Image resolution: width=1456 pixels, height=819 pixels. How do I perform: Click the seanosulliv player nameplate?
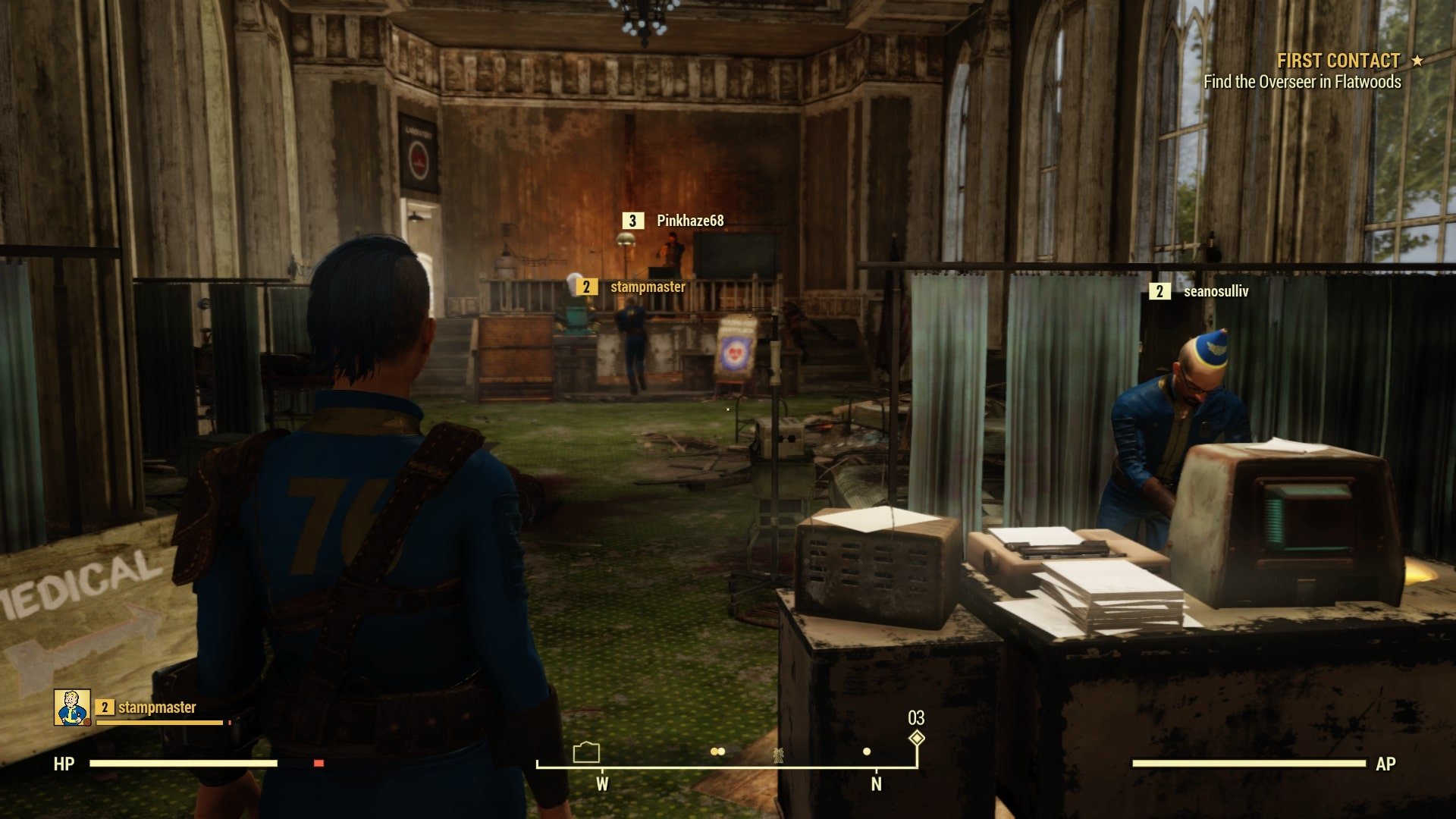tap(1215, 291)
